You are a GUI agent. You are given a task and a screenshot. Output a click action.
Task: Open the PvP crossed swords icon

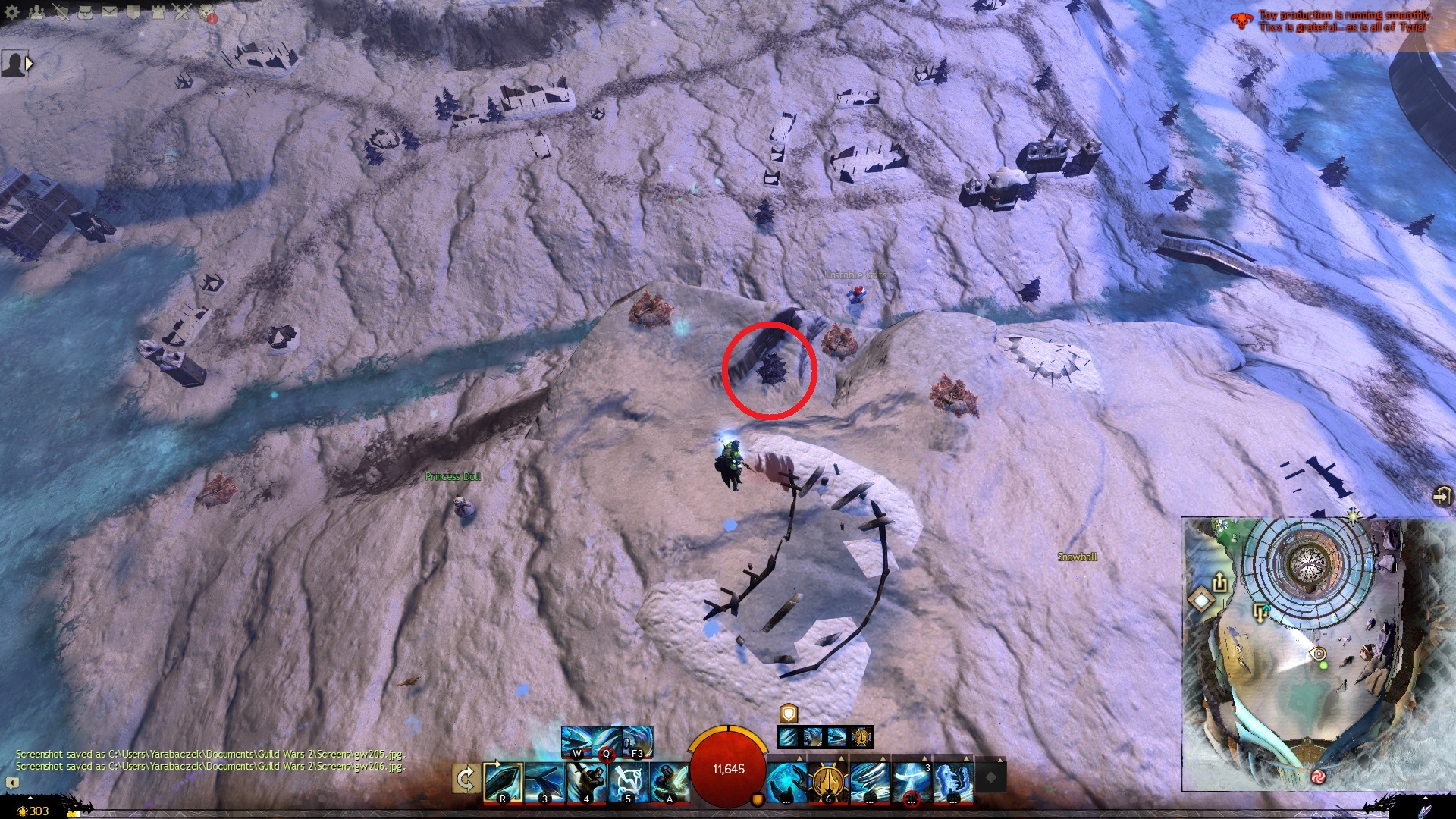(182, 11)
